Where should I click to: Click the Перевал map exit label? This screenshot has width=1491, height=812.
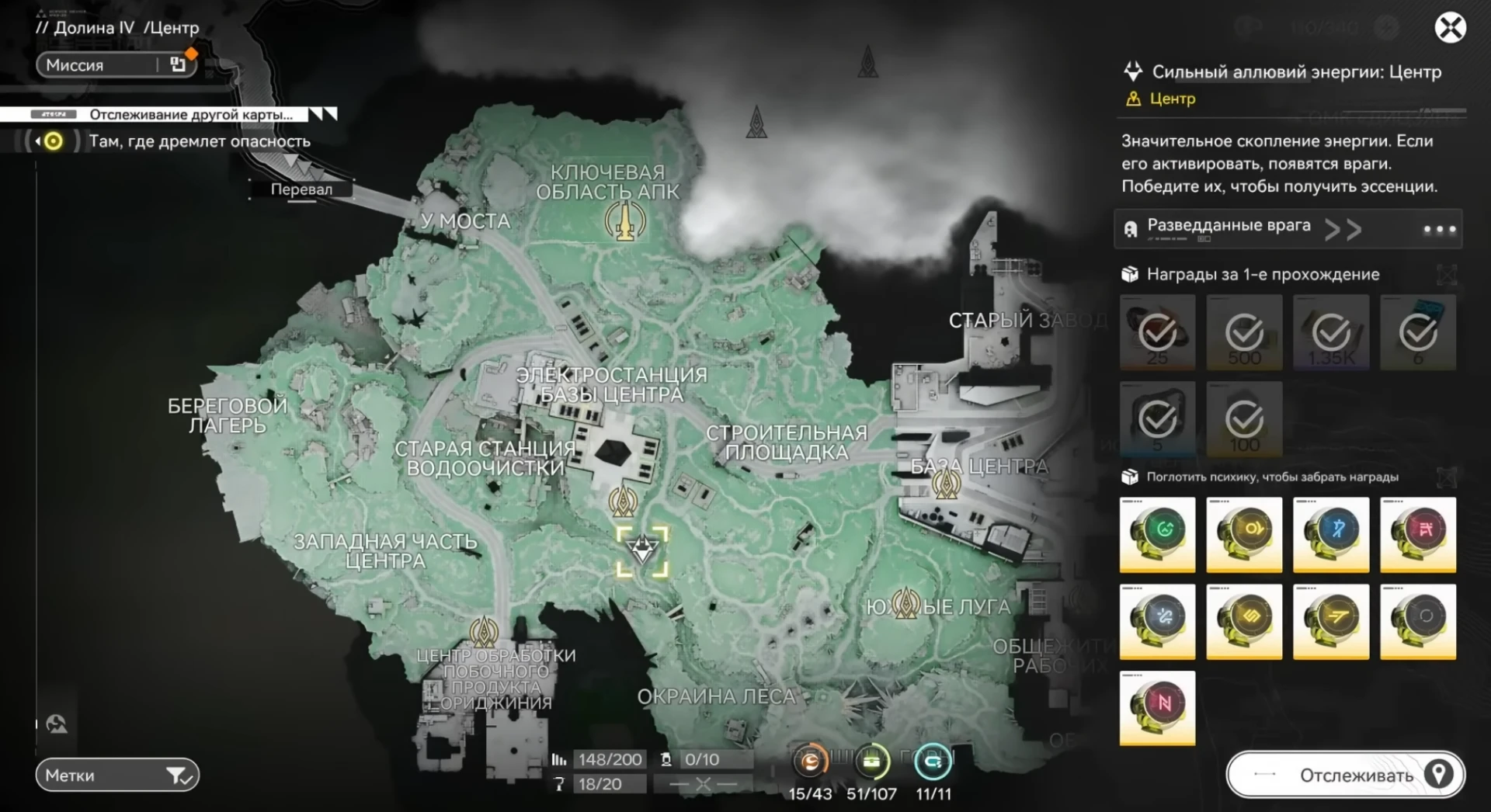click(301, 189)
